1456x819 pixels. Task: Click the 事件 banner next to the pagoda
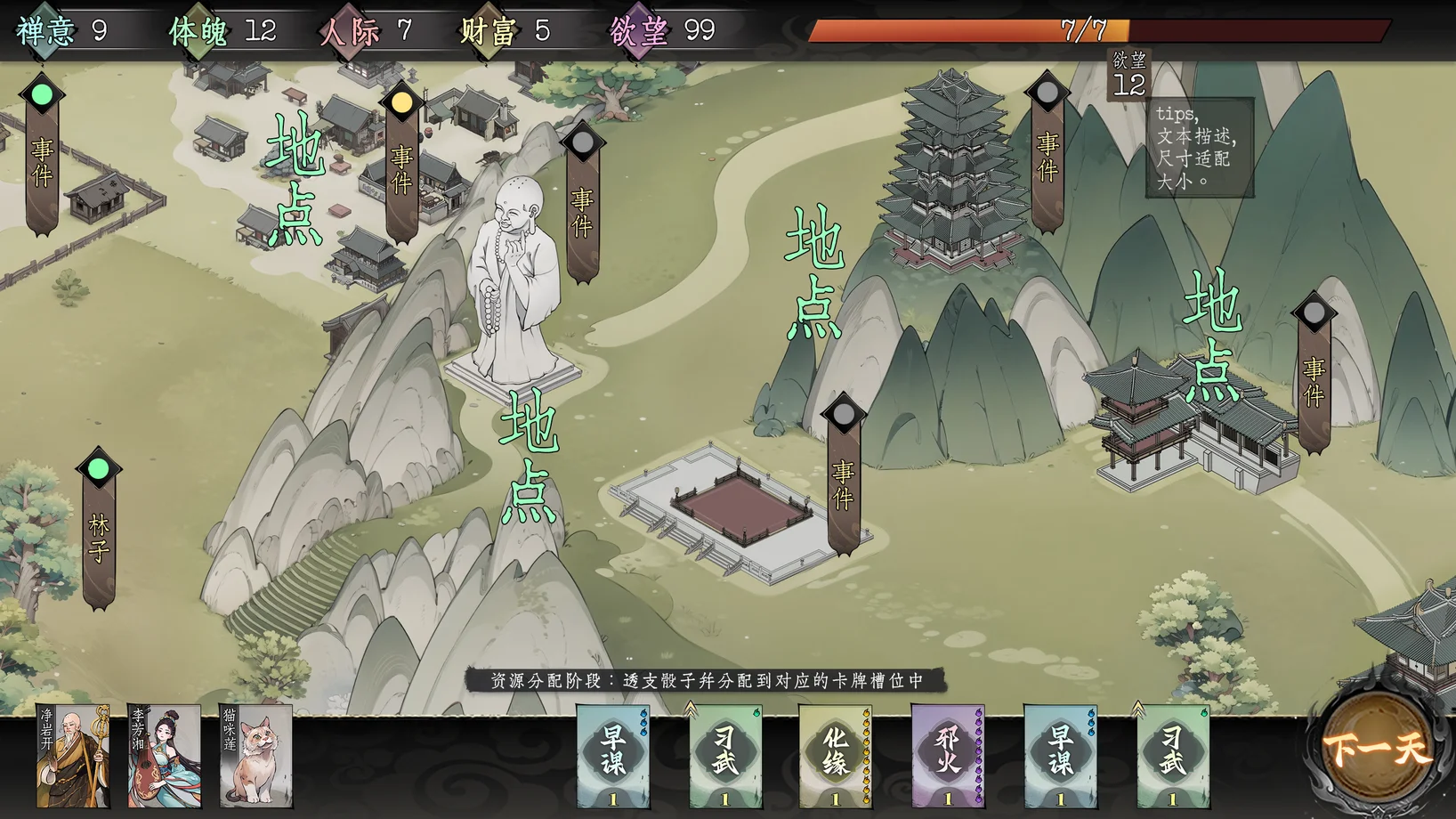pos(1048,156)
